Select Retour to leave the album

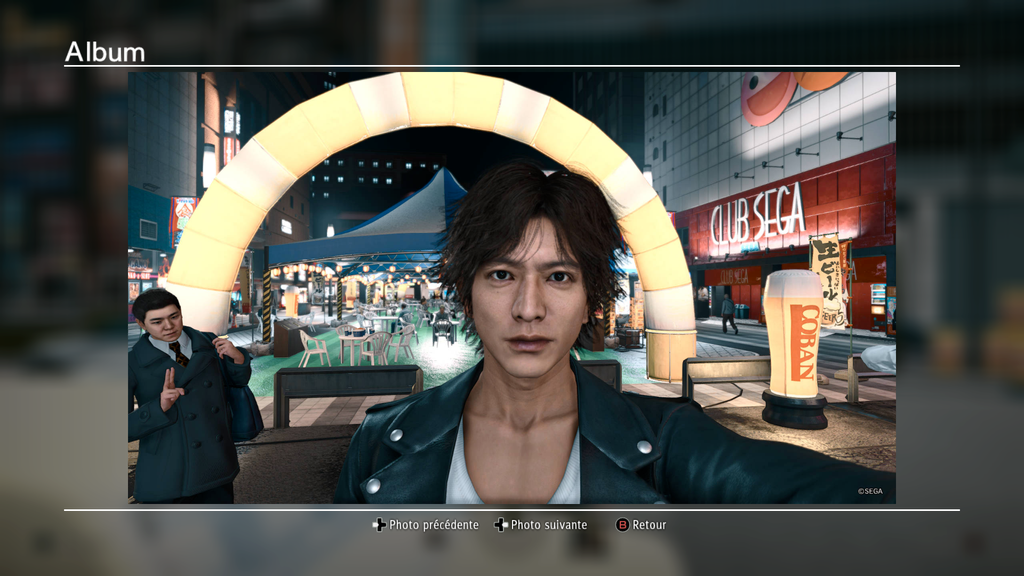[x=641, y=525]
